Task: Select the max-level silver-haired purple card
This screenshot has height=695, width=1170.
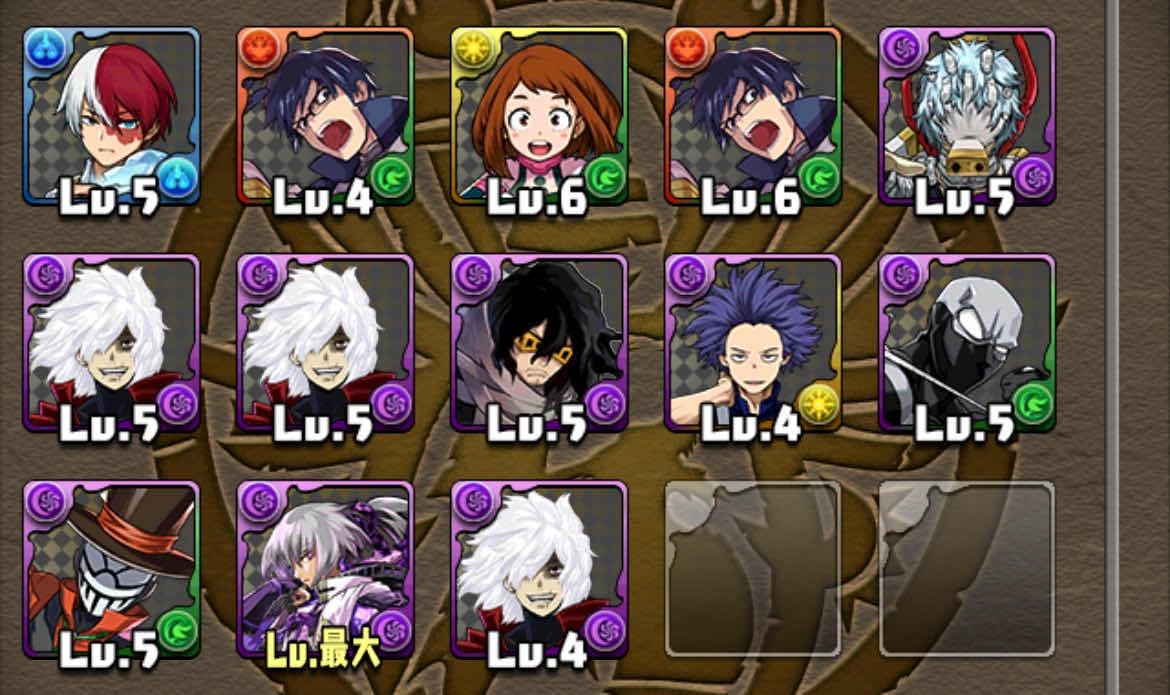Action: tap(325, 570)
